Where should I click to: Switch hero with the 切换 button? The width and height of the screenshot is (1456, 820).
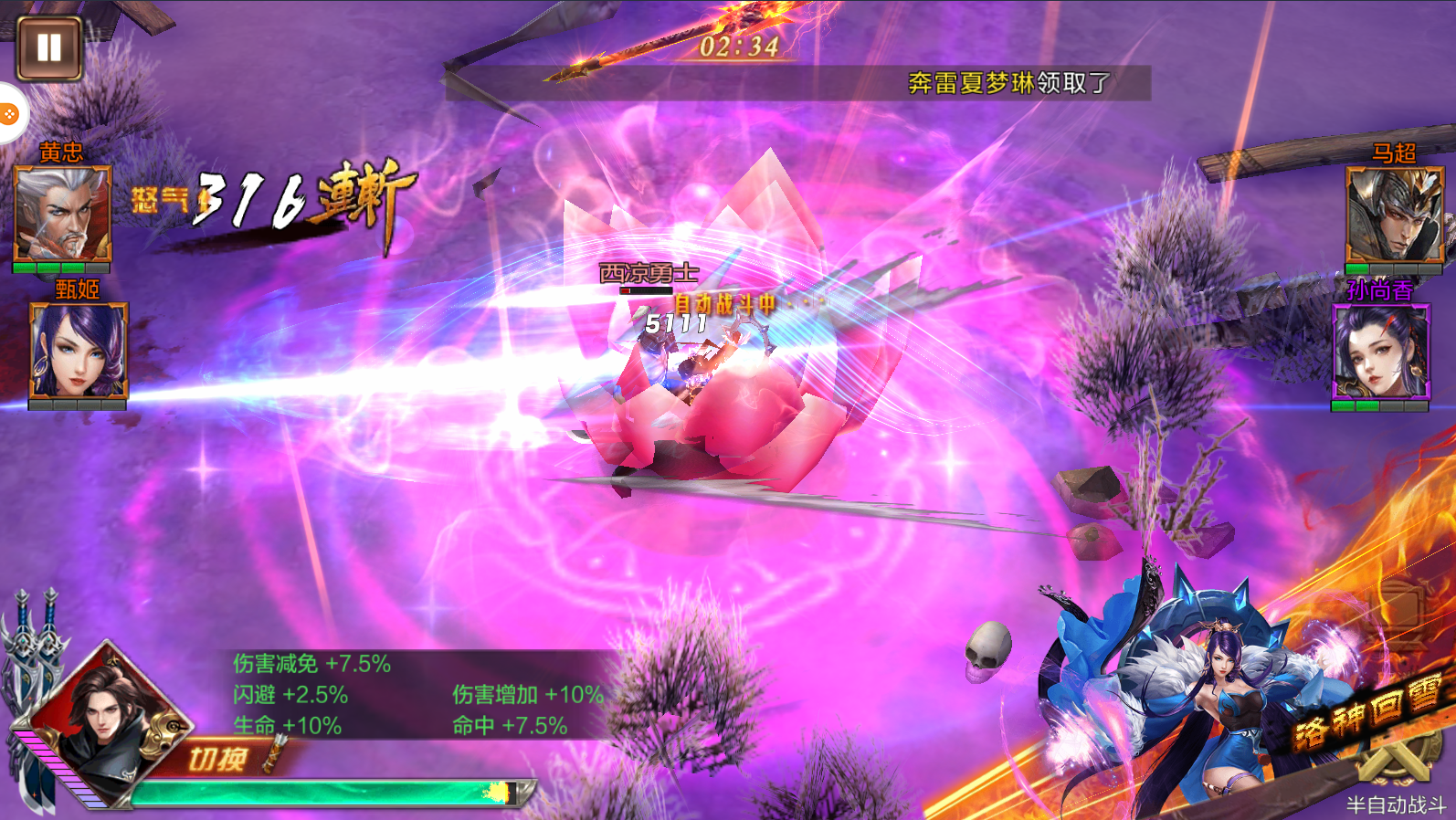(219, 758)
